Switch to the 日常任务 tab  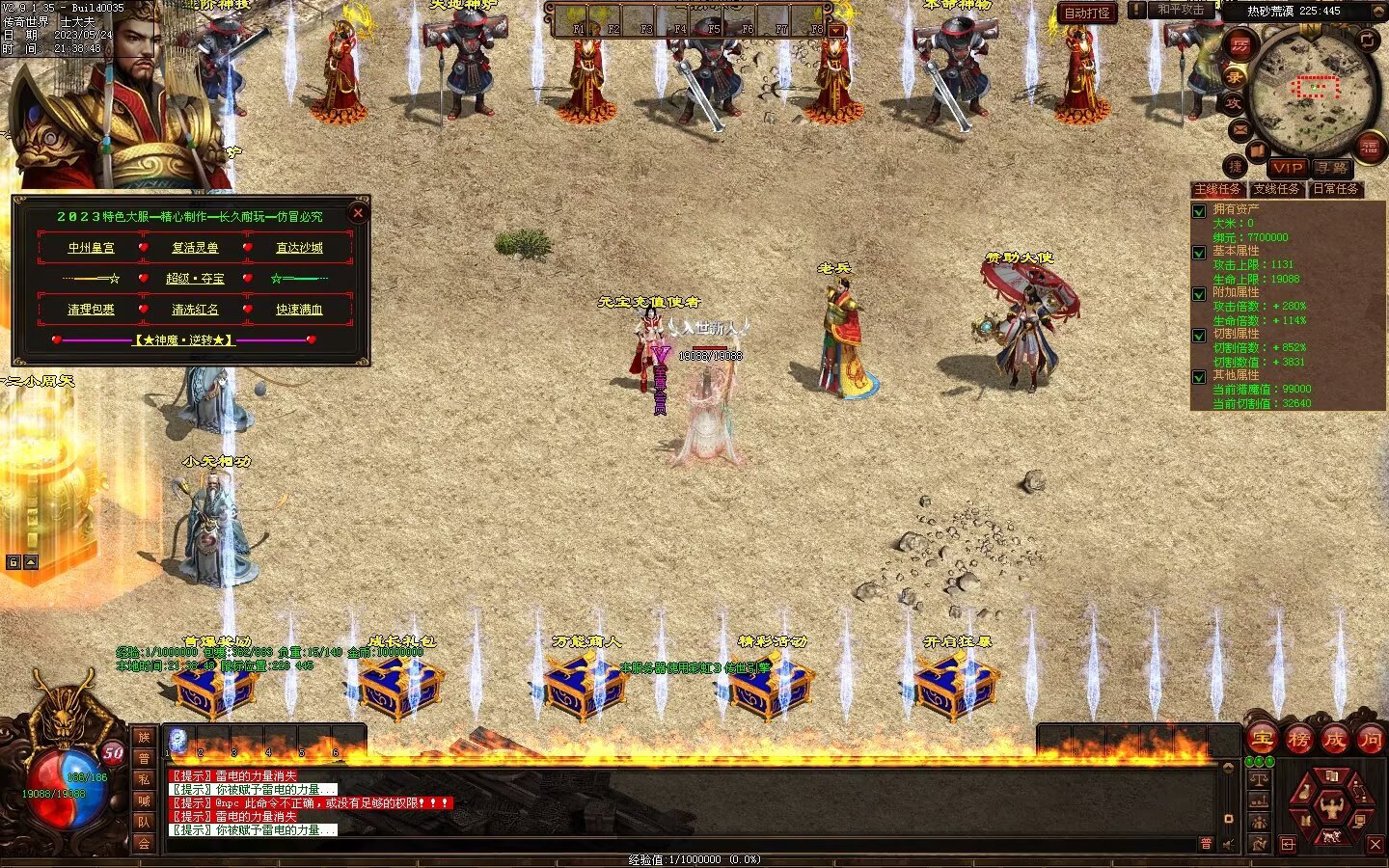(x=1336, y=189)
